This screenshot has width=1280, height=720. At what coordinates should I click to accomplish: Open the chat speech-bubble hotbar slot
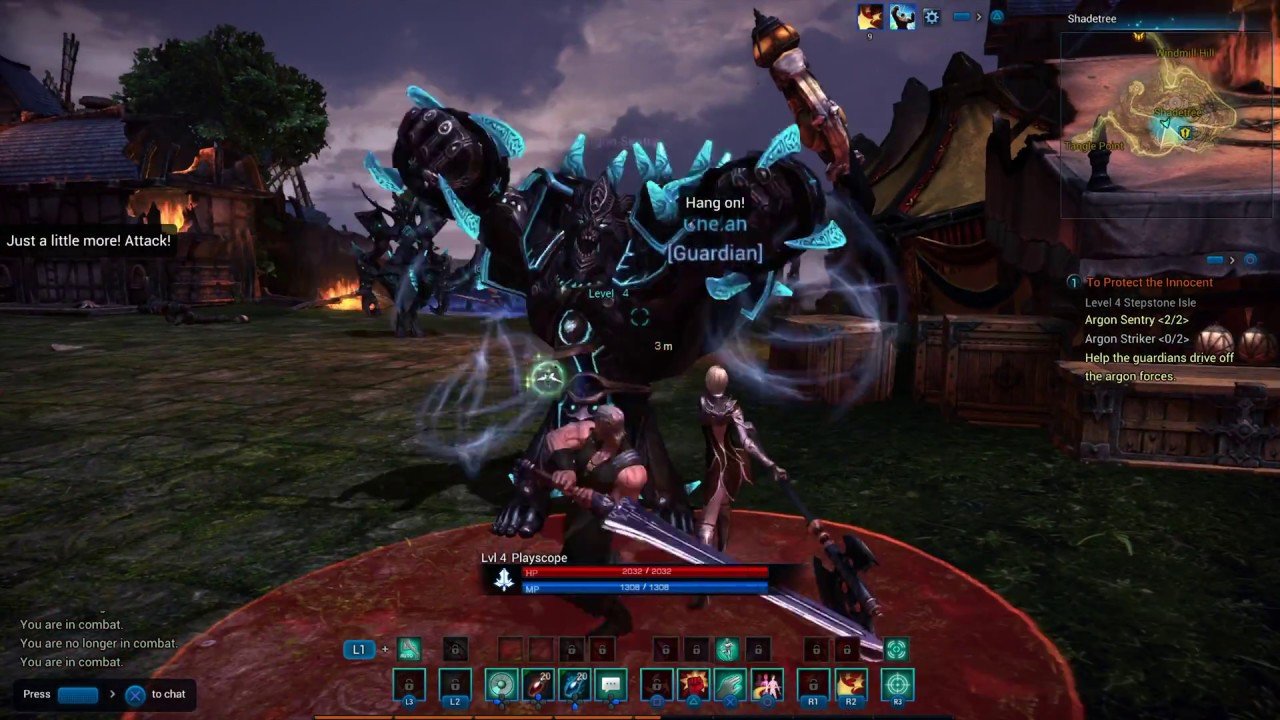[x=610, y=685]
